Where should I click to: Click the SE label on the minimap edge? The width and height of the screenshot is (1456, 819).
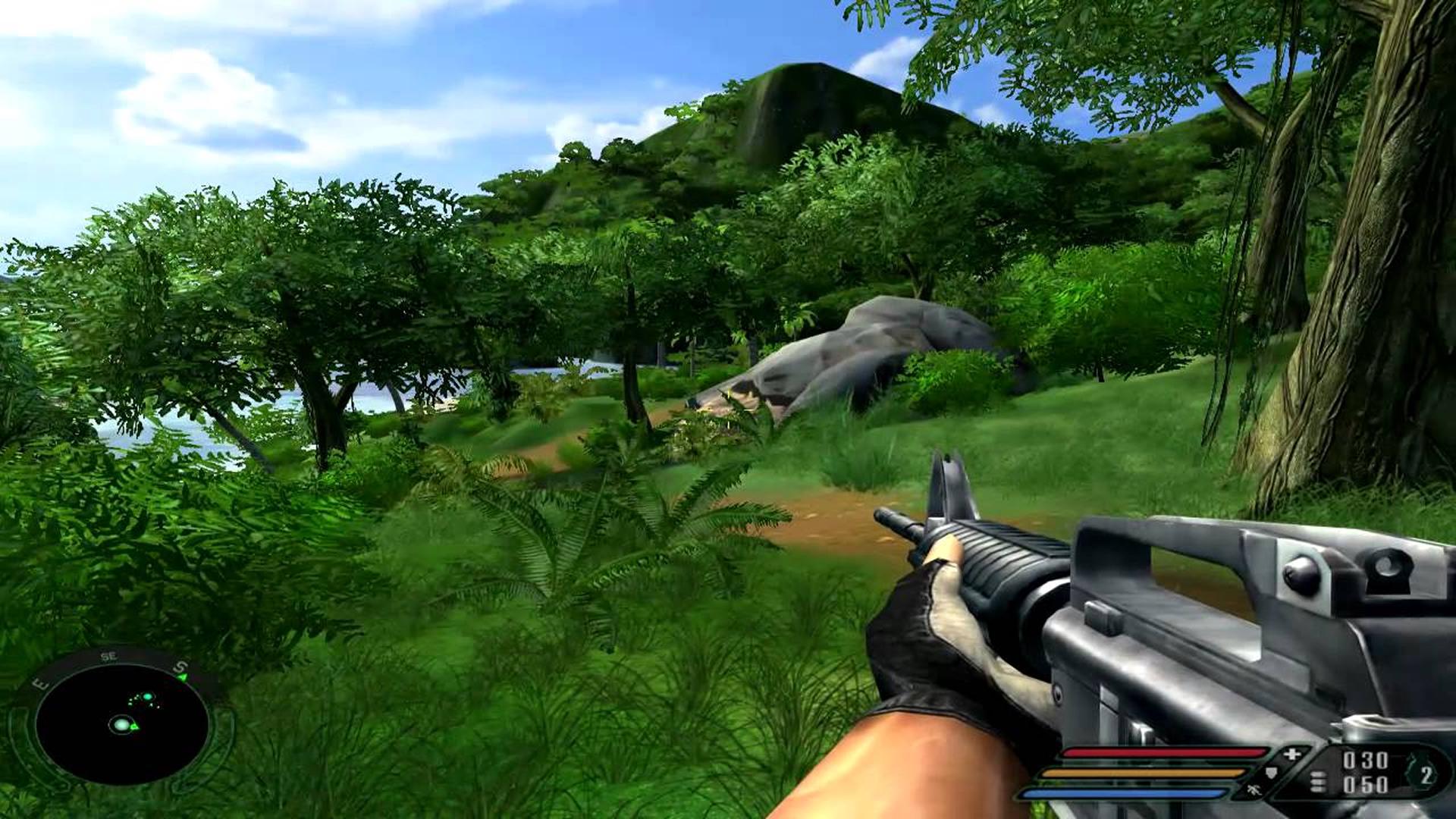click(108, 655)
